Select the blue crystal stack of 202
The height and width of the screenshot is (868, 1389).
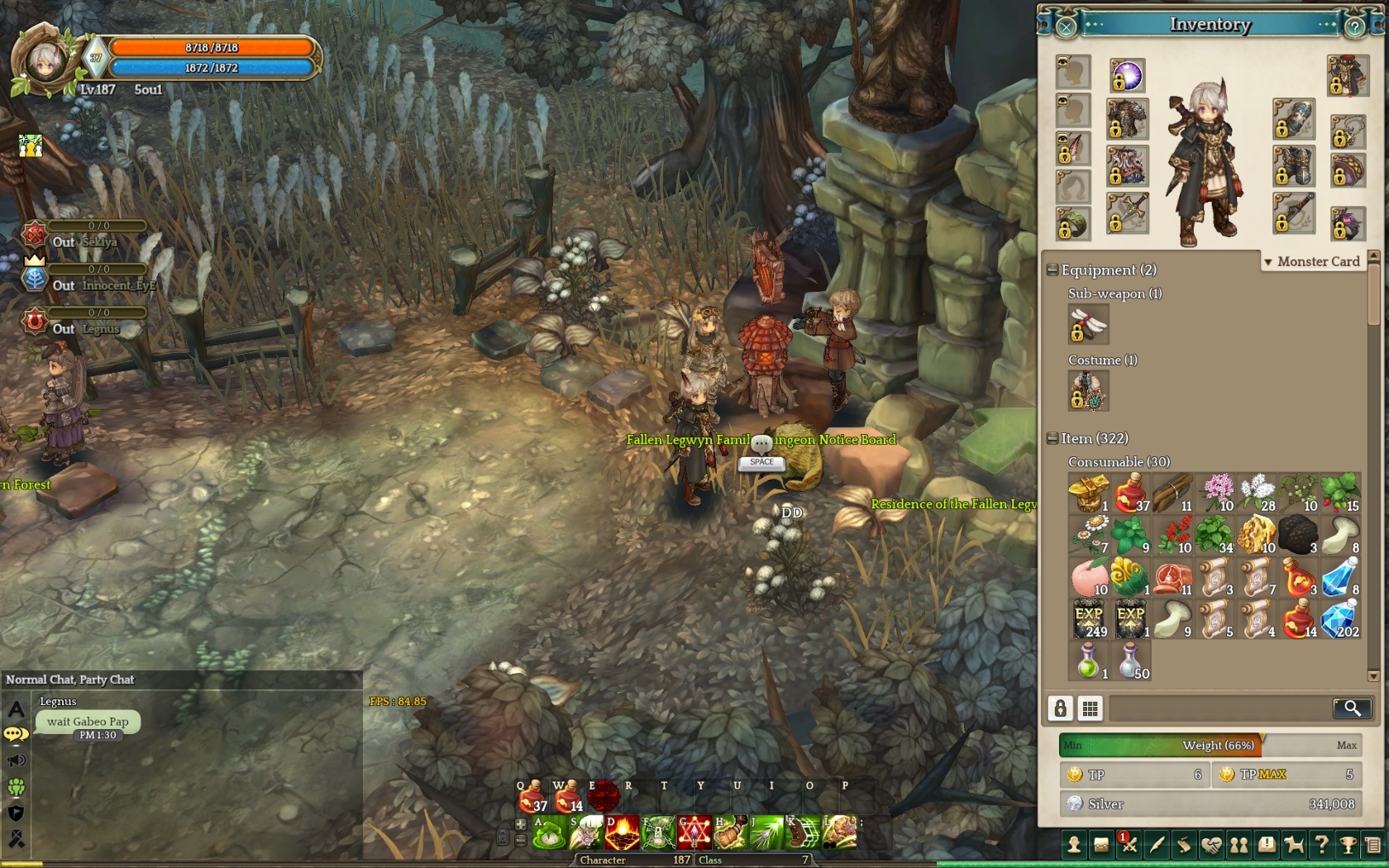tap(1340, 620)
